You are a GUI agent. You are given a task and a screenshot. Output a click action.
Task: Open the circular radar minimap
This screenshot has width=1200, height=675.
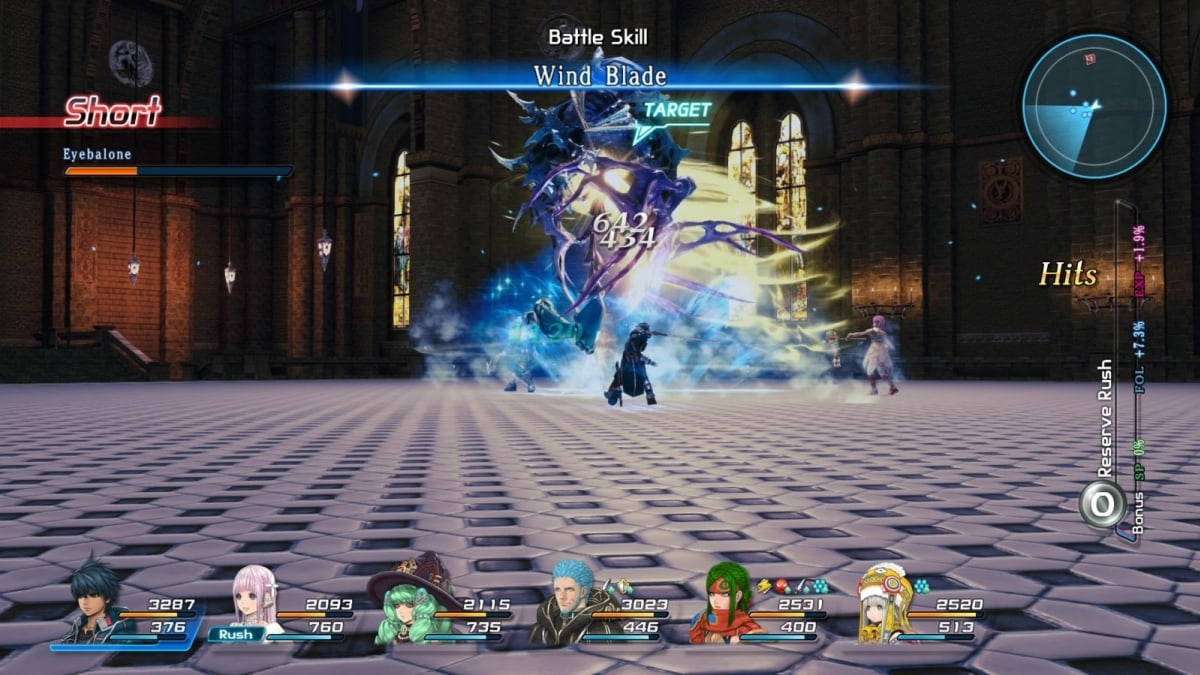pos(1093,106)
